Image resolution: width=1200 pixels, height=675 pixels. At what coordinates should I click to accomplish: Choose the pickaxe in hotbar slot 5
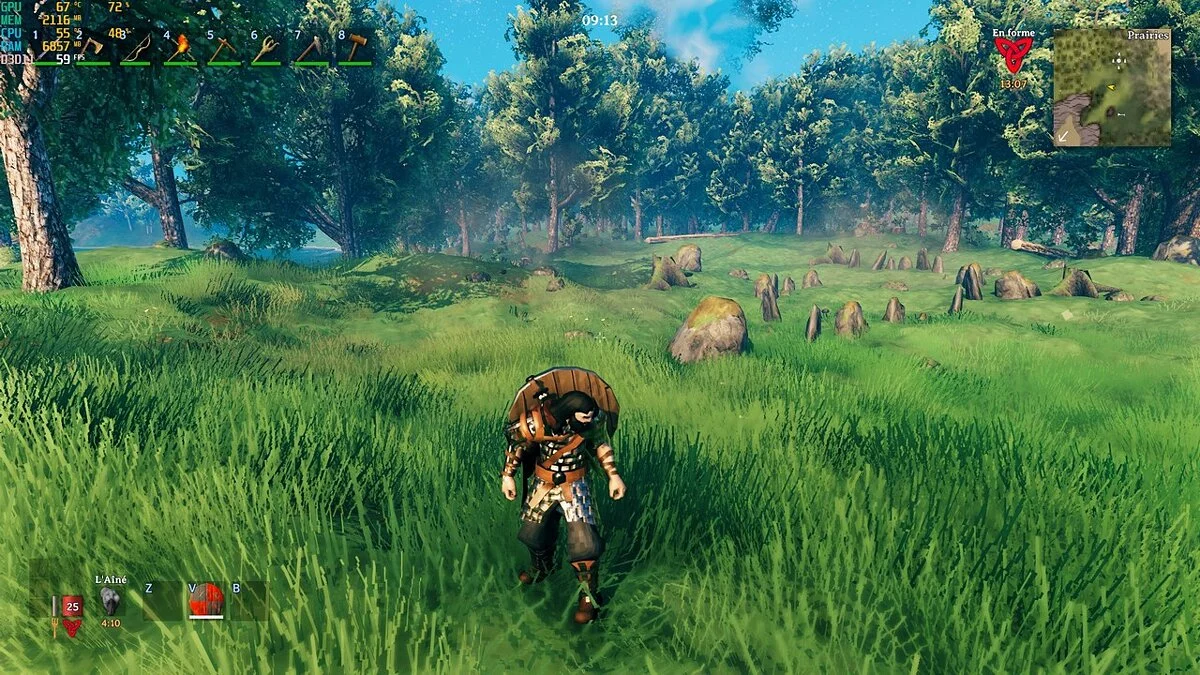point(223,47)
